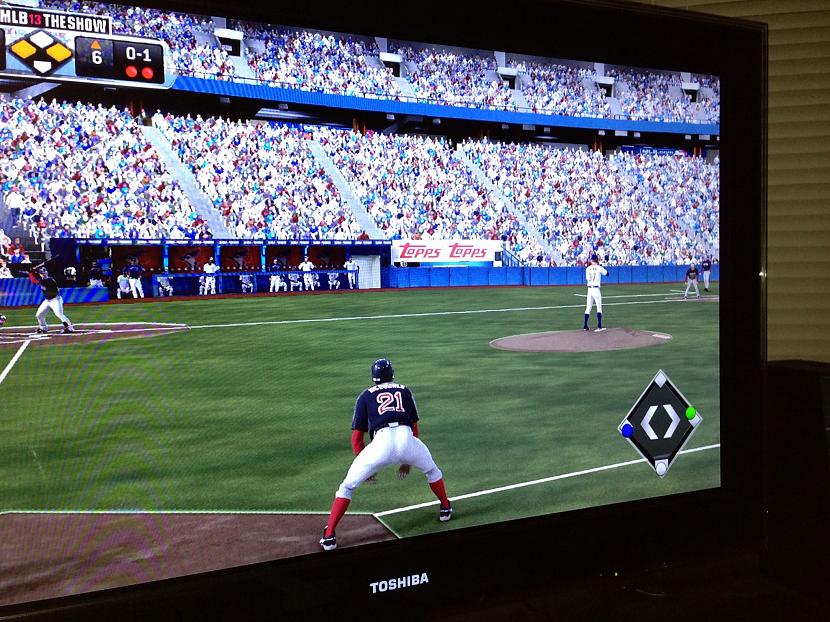Click the blue runner dot on the baserunning diamond
Image resolution: width=830 pixels, height=622 pixels.
point(627,430)
